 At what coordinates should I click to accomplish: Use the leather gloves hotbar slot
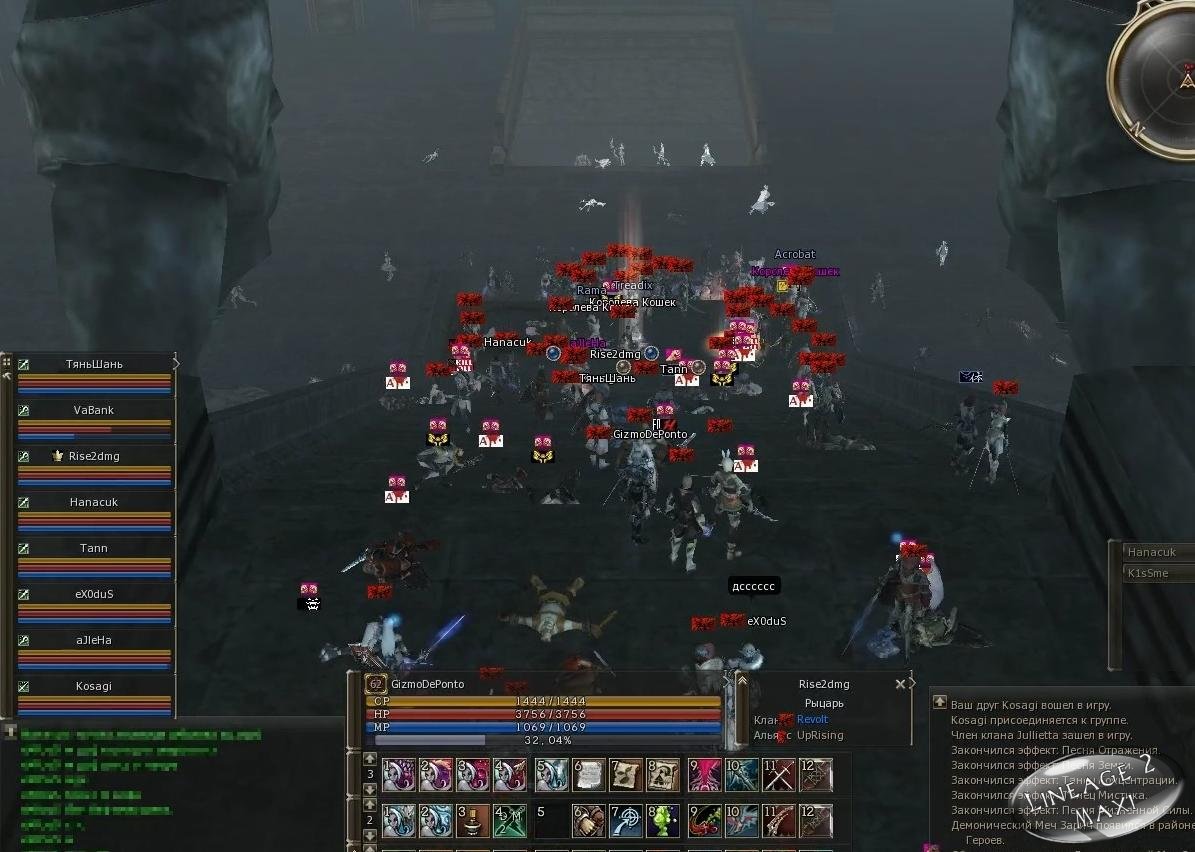589,821
